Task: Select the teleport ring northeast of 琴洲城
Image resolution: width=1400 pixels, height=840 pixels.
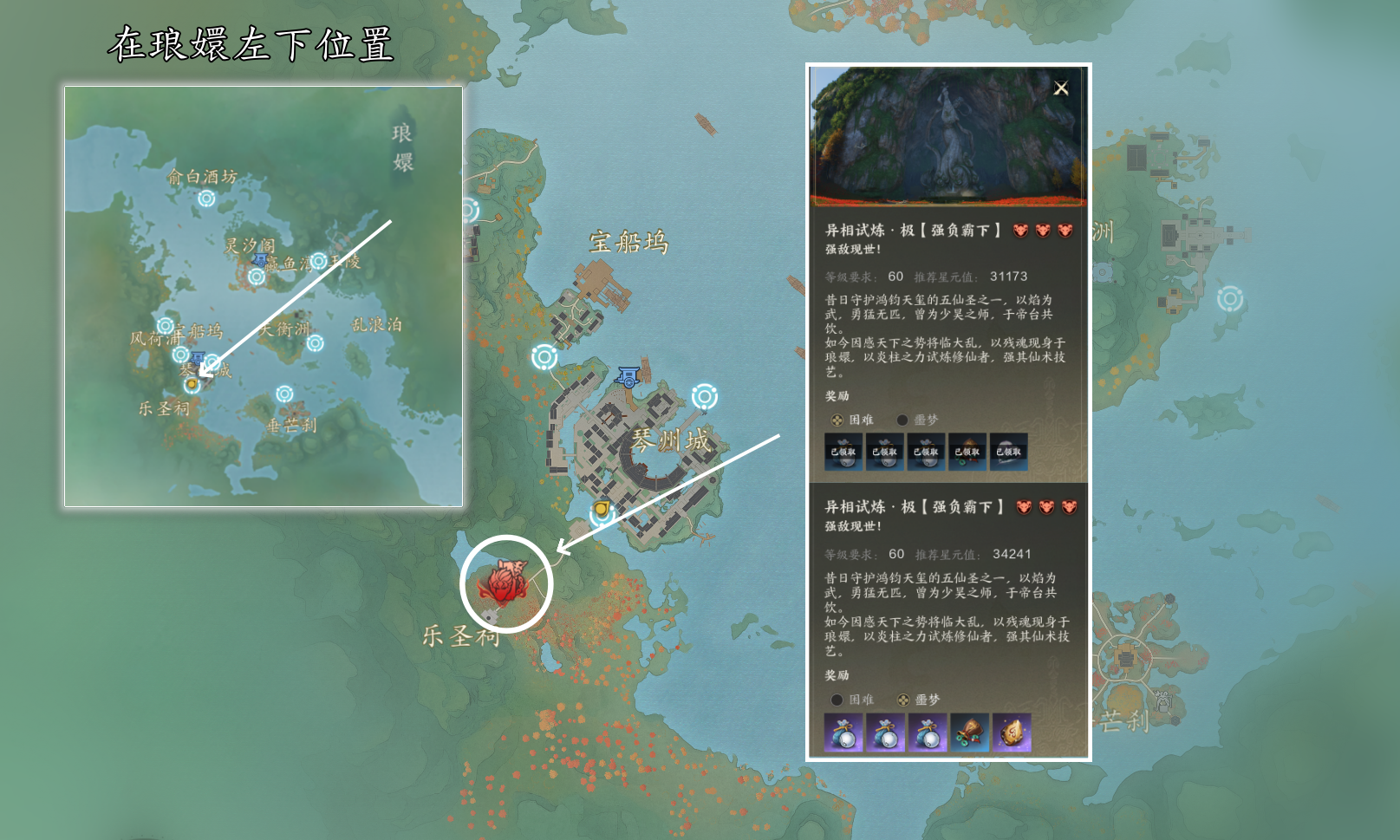Action: pyautogui.click(x=704, y=397)
